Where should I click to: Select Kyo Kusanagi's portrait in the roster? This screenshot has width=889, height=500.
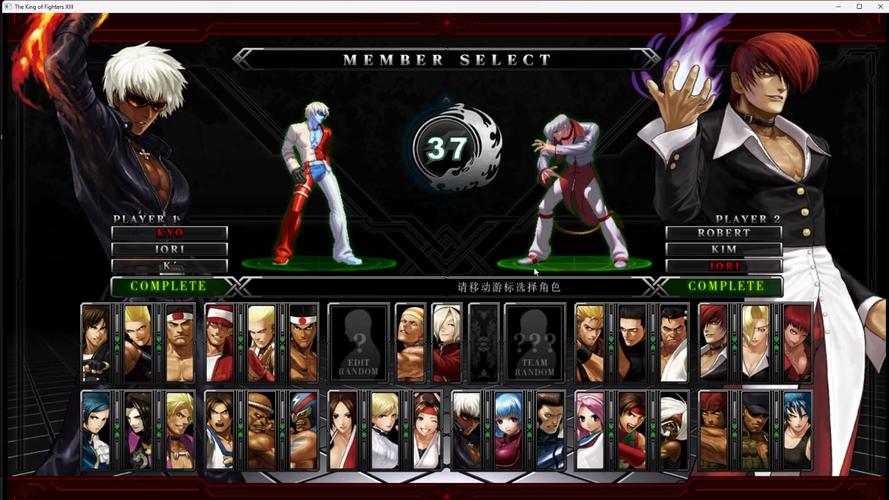[x=95, y=343]
